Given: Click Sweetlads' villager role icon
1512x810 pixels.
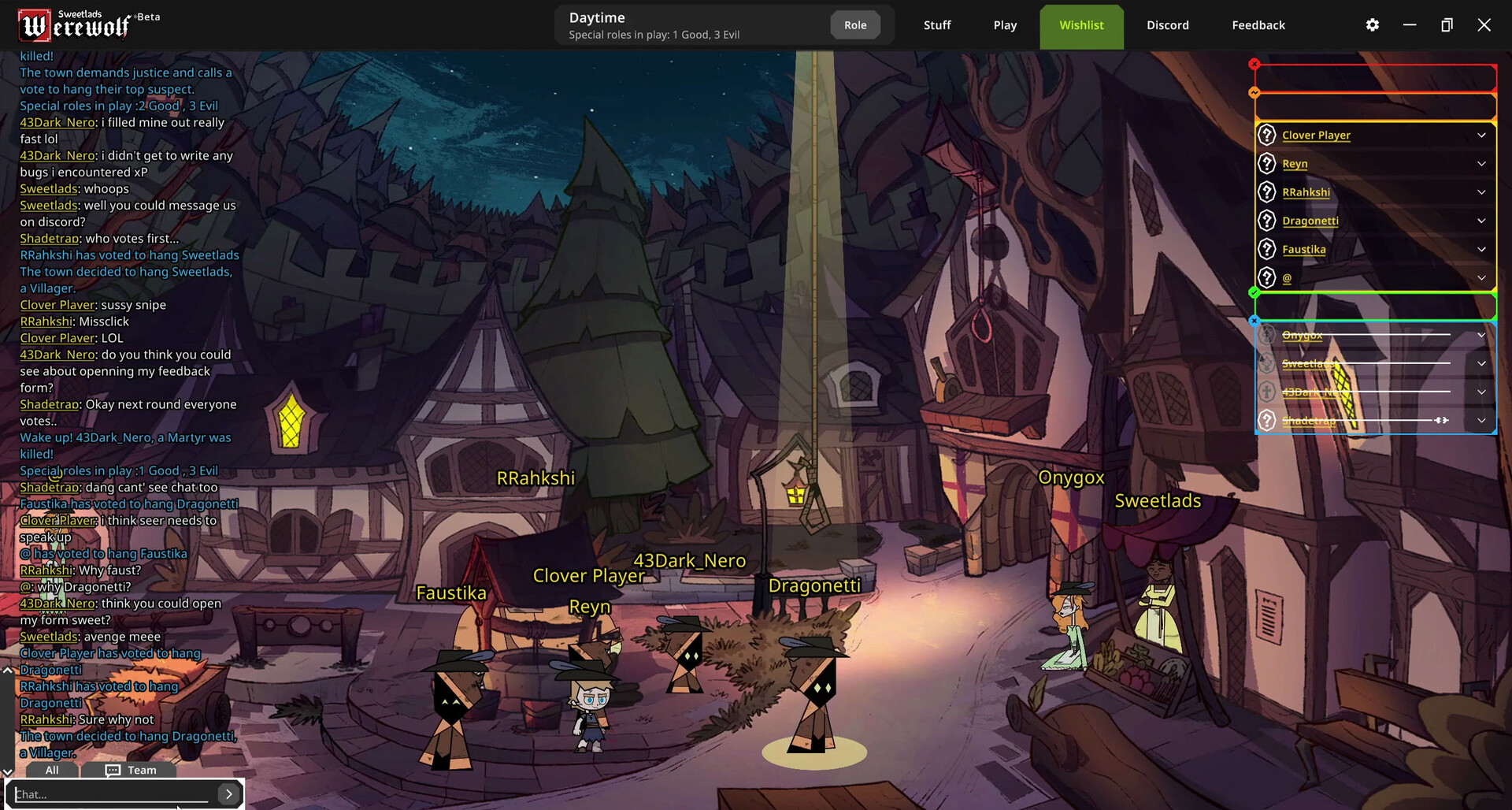Looking at the screenshot, I should [x=1266, y=363].
